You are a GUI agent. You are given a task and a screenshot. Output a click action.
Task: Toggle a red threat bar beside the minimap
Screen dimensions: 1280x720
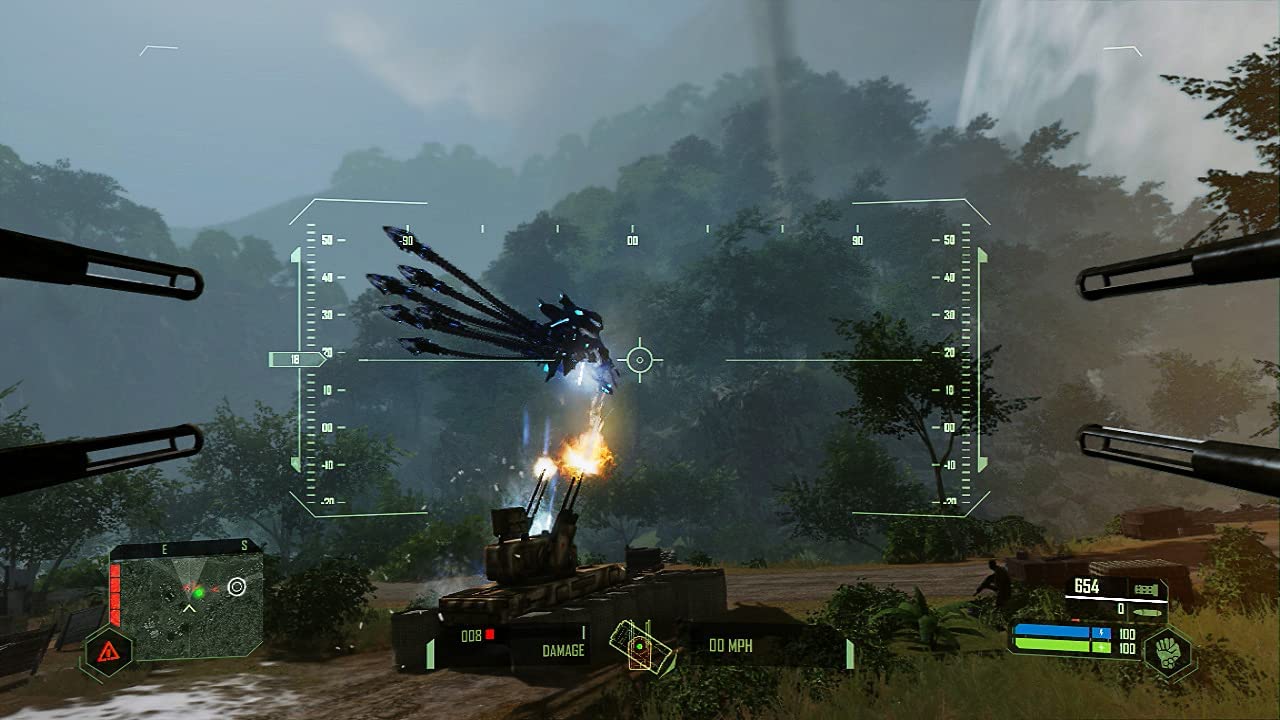116,593
